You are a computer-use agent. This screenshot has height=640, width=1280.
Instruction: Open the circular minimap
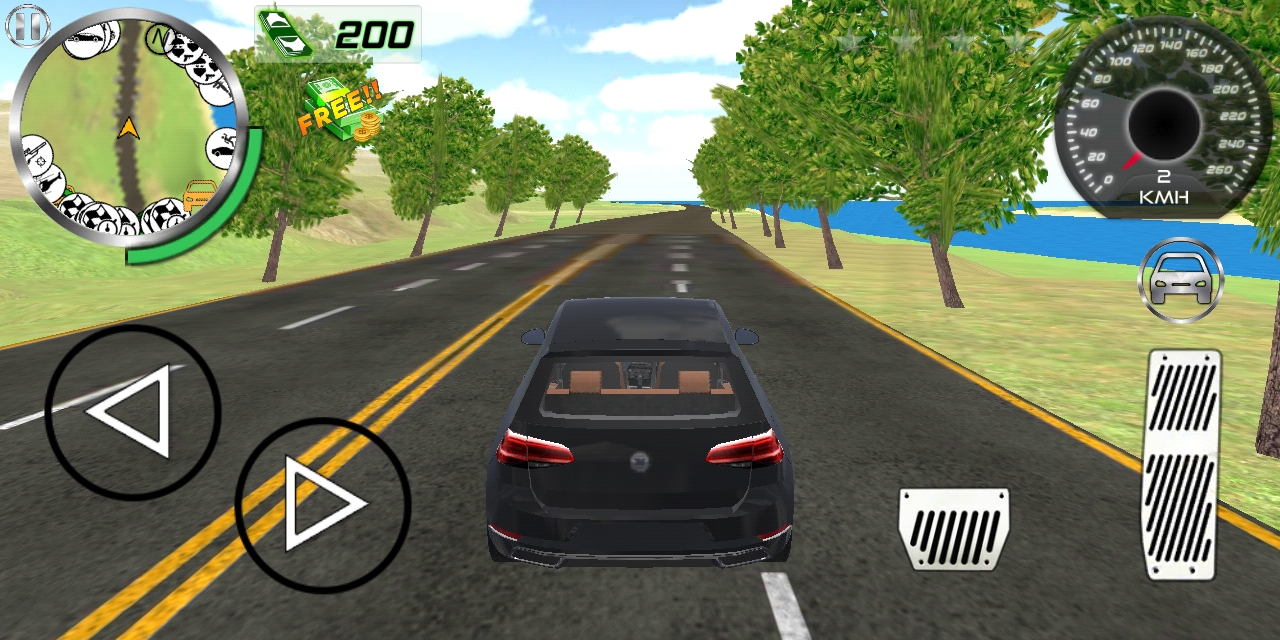[x=127, y=128]
